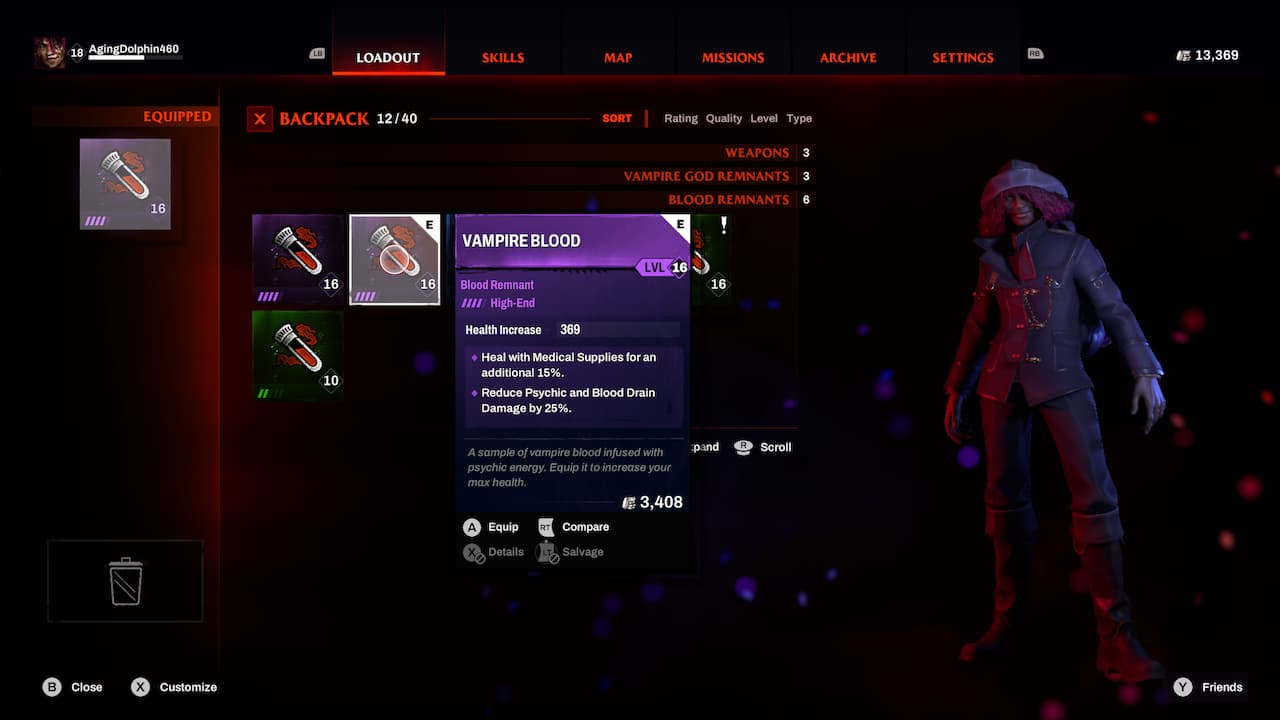Switch to the Skills tab

click(x=503, y=57)
